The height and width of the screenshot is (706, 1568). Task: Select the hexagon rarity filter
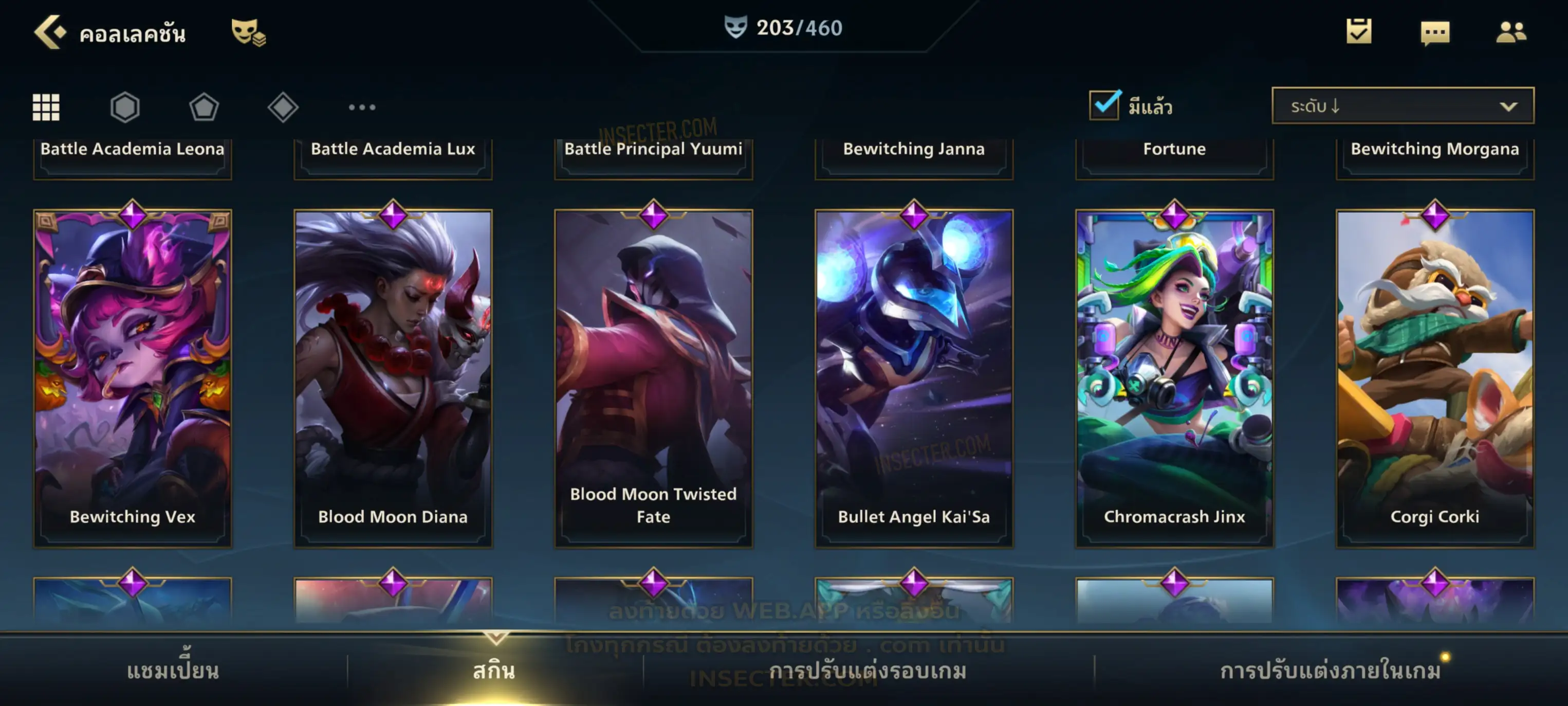tap(125, 107)
